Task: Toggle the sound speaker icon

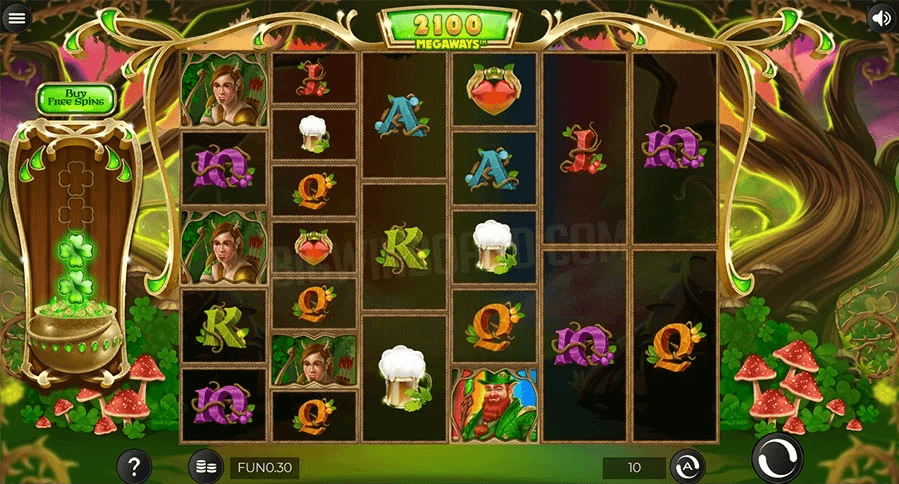Action: 881,17
